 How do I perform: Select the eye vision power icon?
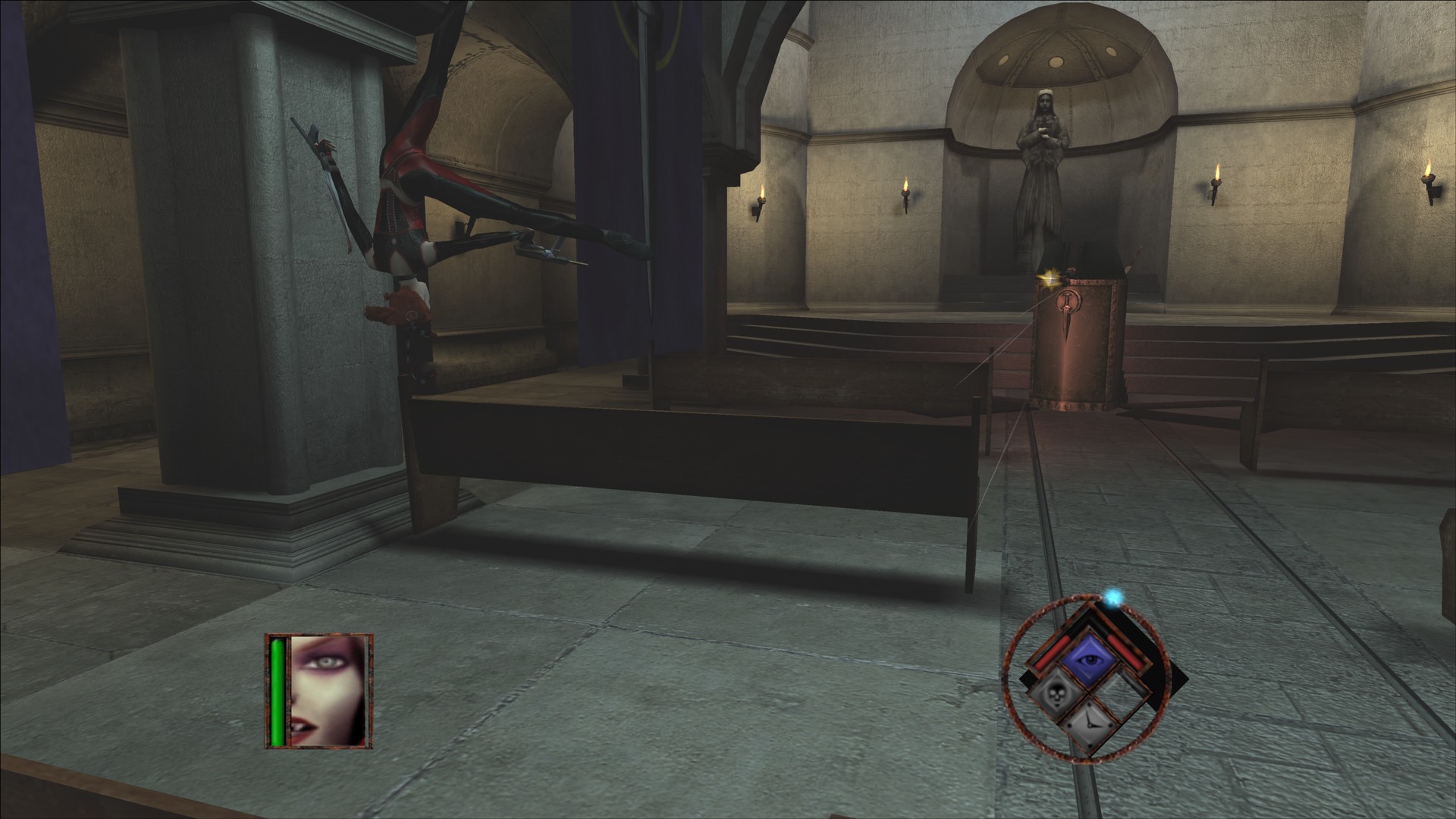[1090, 659]
